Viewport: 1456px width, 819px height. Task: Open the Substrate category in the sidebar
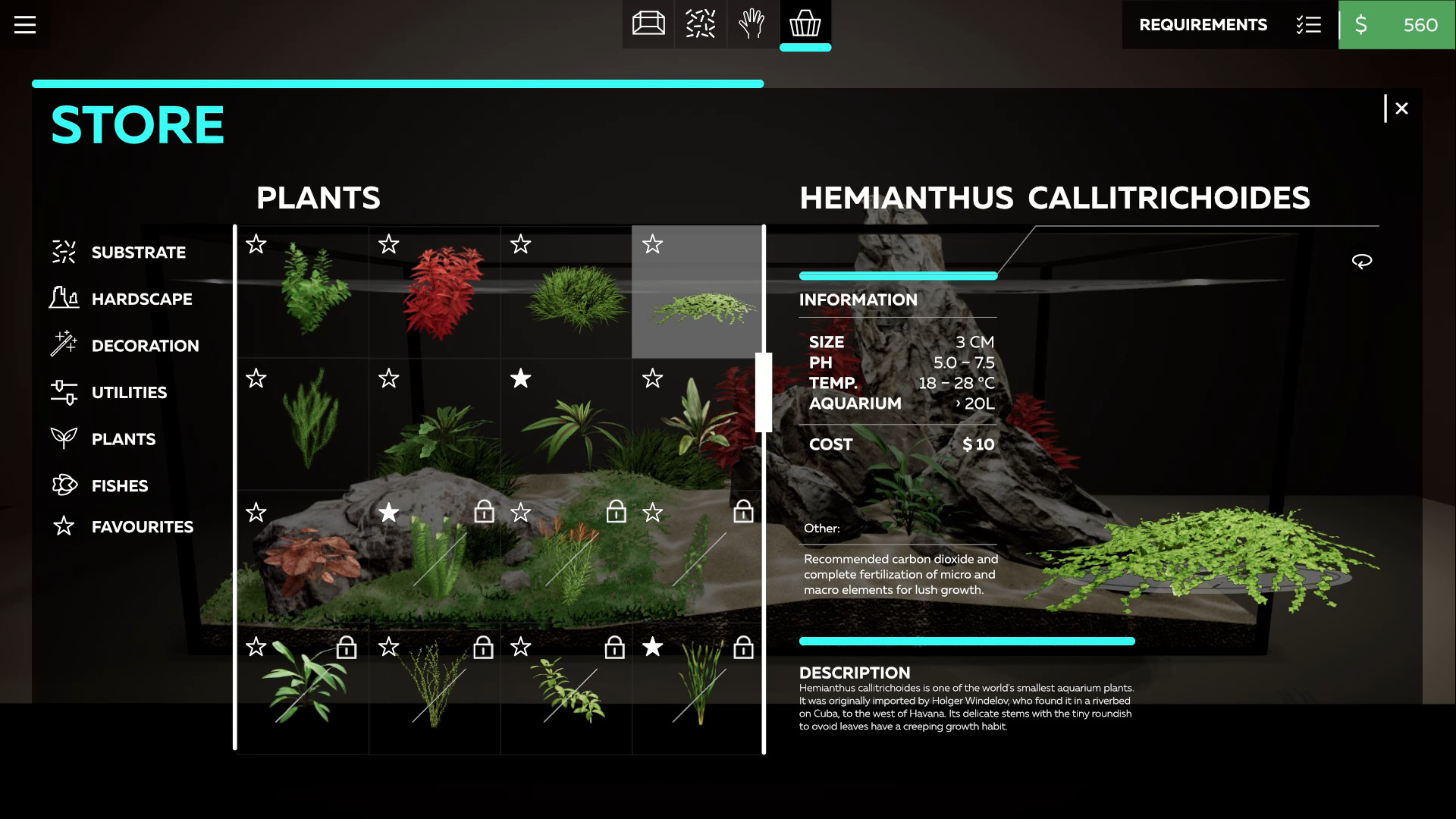coord(138,253)
